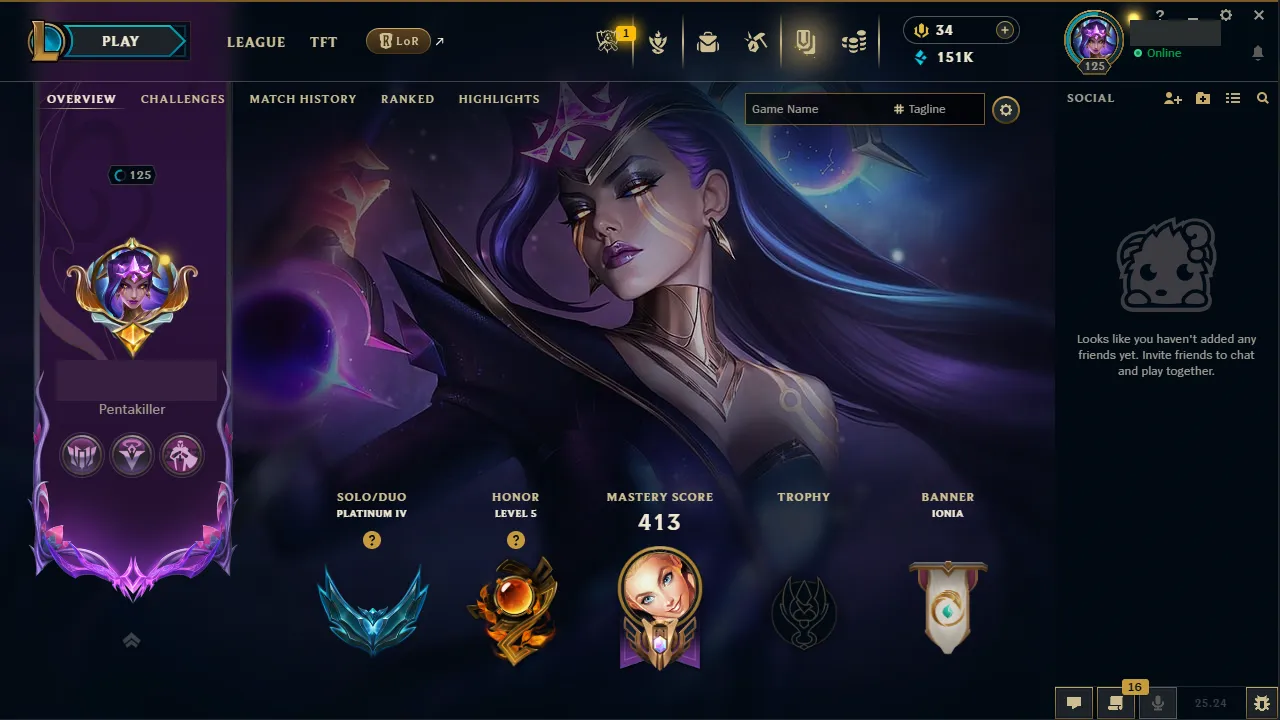Open the patch notes scroll with 16 badge
1280x720 pixels.
point(1115,703)
